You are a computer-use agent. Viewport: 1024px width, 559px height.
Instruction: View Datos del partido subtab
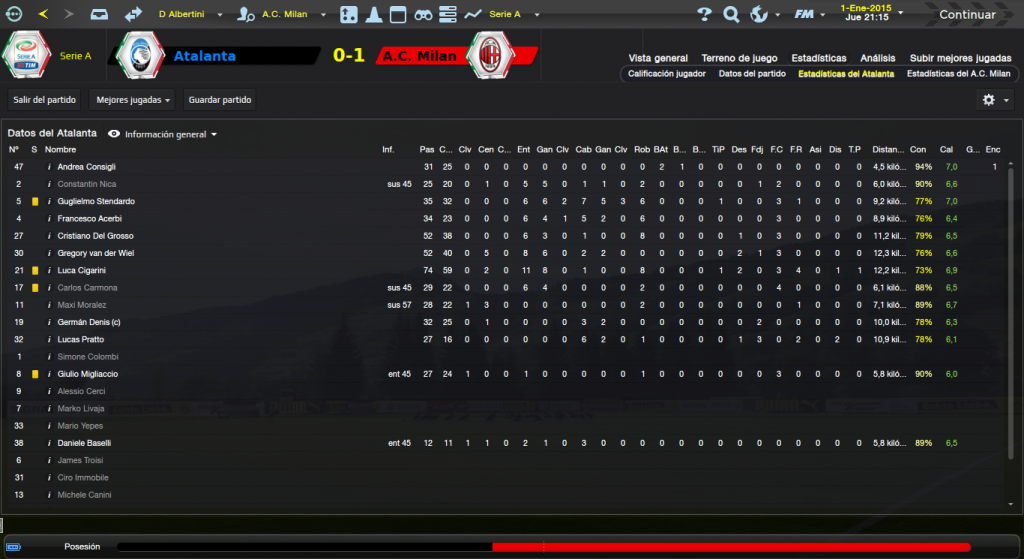click(x=751, y=74)
